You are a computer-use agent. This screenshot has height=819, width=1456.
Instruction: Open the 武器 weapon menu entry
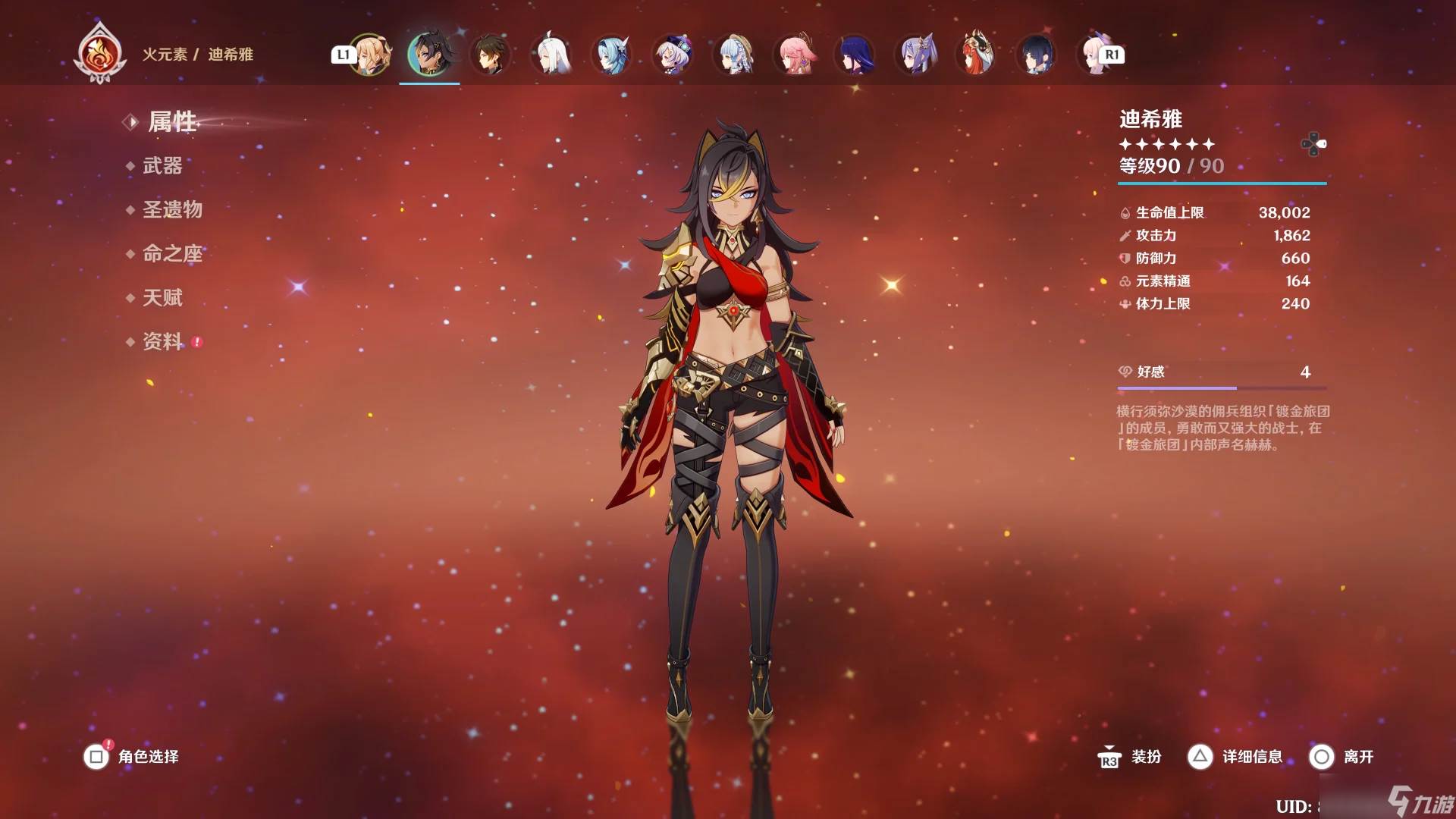pyautogui.click(x=162, y=165)
